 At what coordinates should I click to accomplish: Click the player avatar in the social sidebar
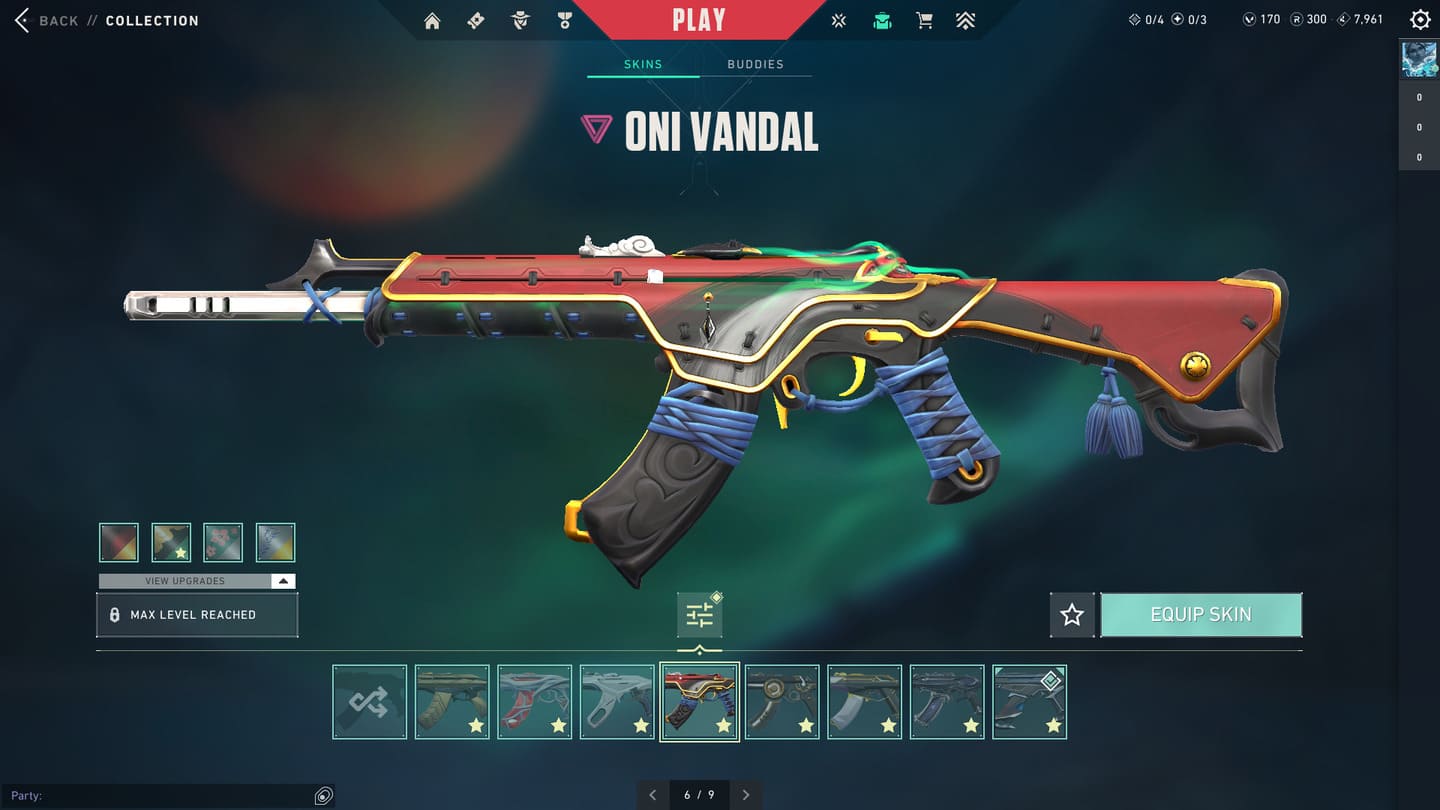click(x=1419, y=60)
